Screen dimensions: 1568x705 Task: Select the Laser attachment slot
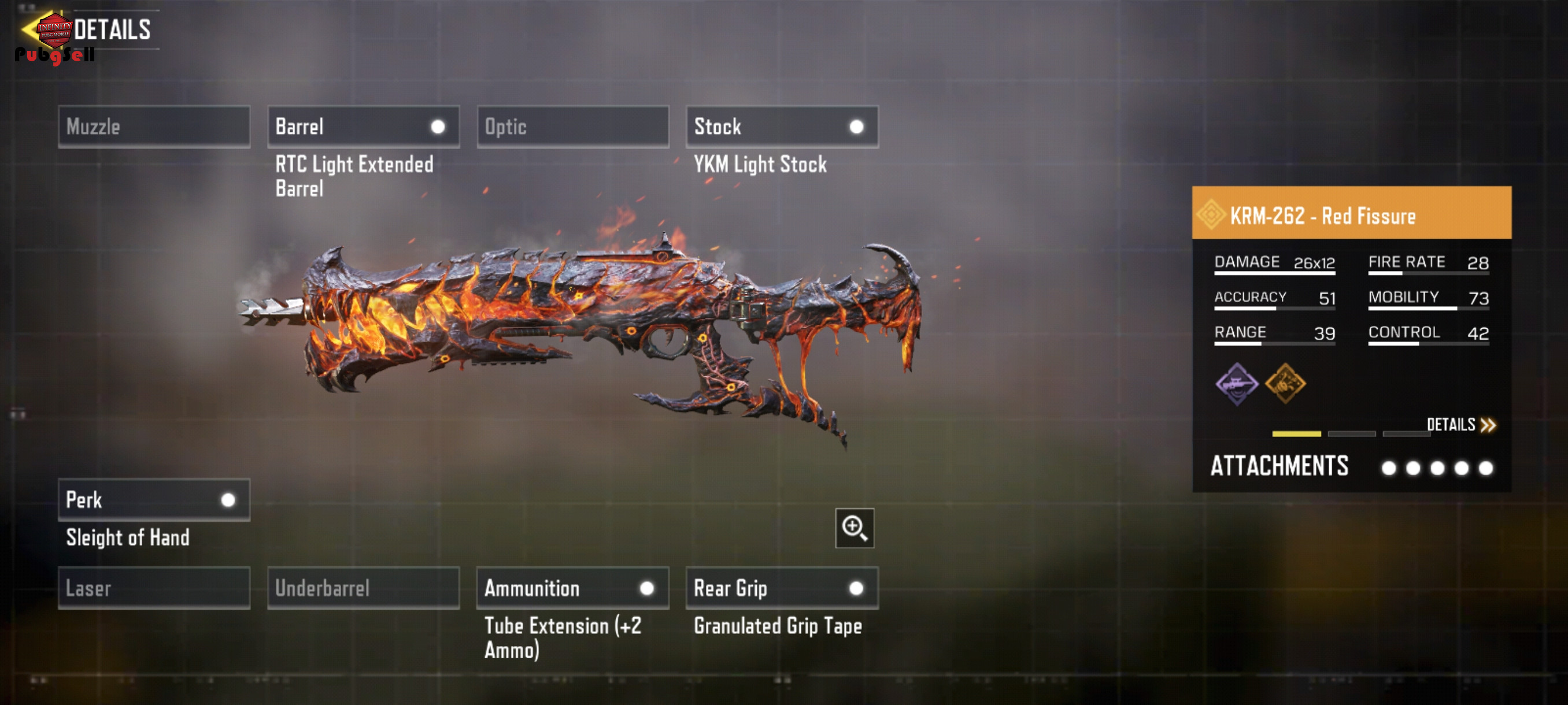(154, 588)
